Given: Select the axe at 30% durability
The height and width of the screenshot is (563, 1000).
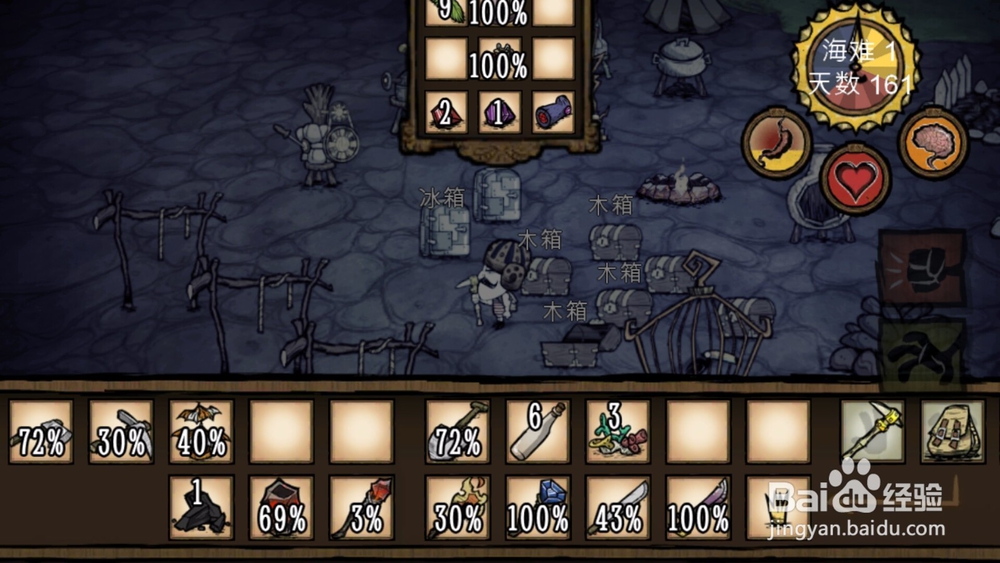Looking at the screenshot, I should [x=121, y=431].
